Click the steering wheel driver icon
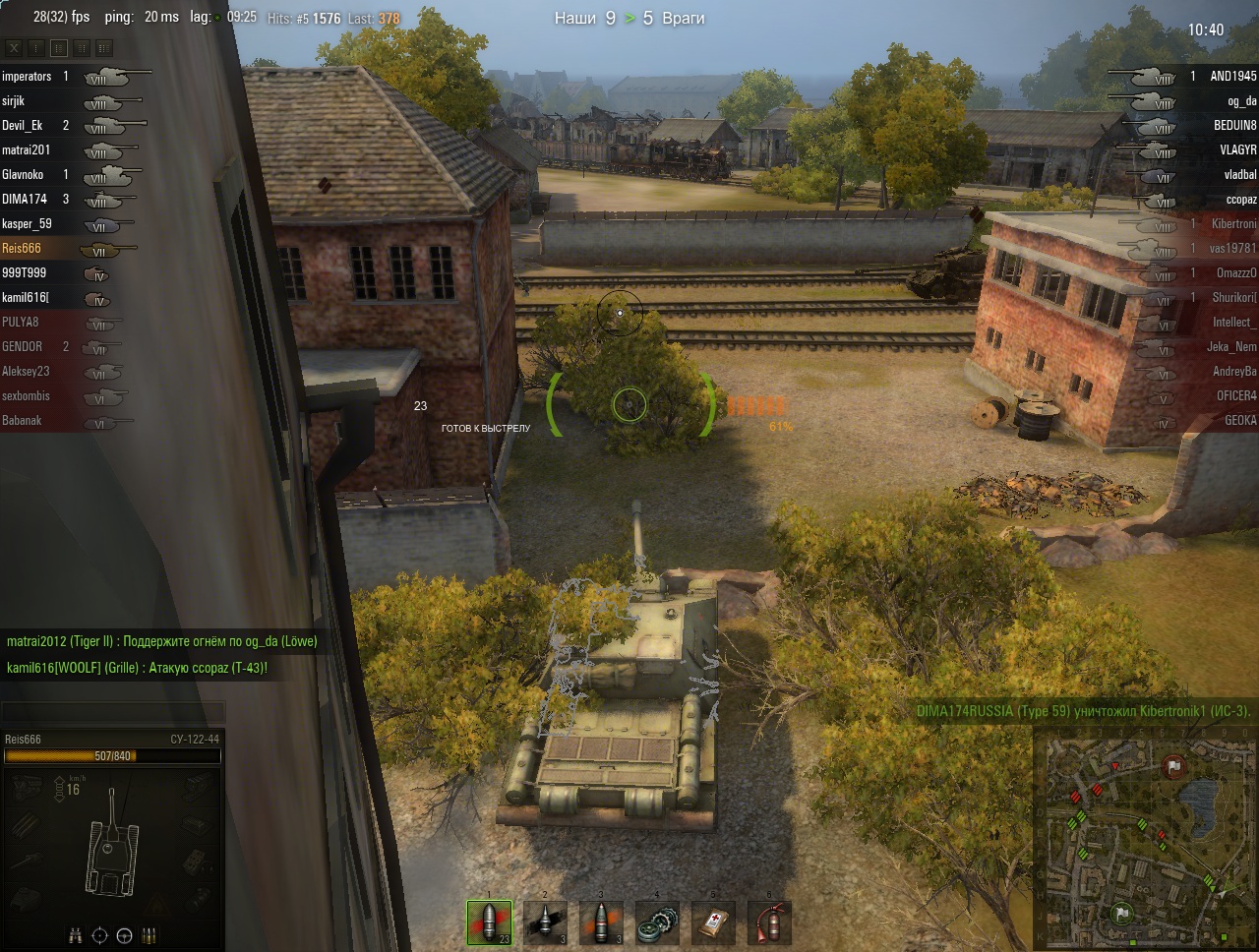 click(x=125, y=935)
